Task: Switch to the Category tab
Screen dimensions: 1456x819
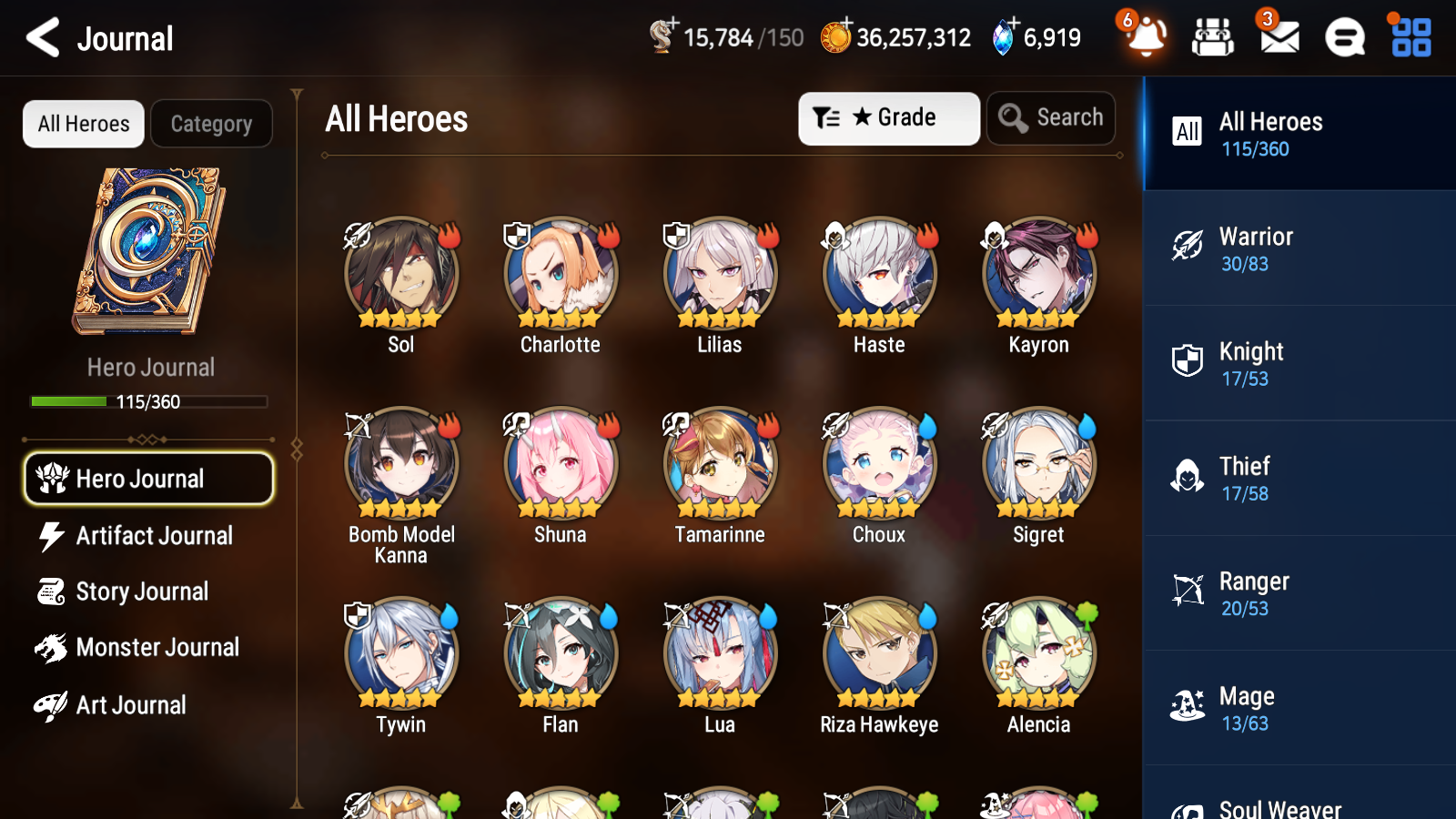Action: tap(211, 124)
